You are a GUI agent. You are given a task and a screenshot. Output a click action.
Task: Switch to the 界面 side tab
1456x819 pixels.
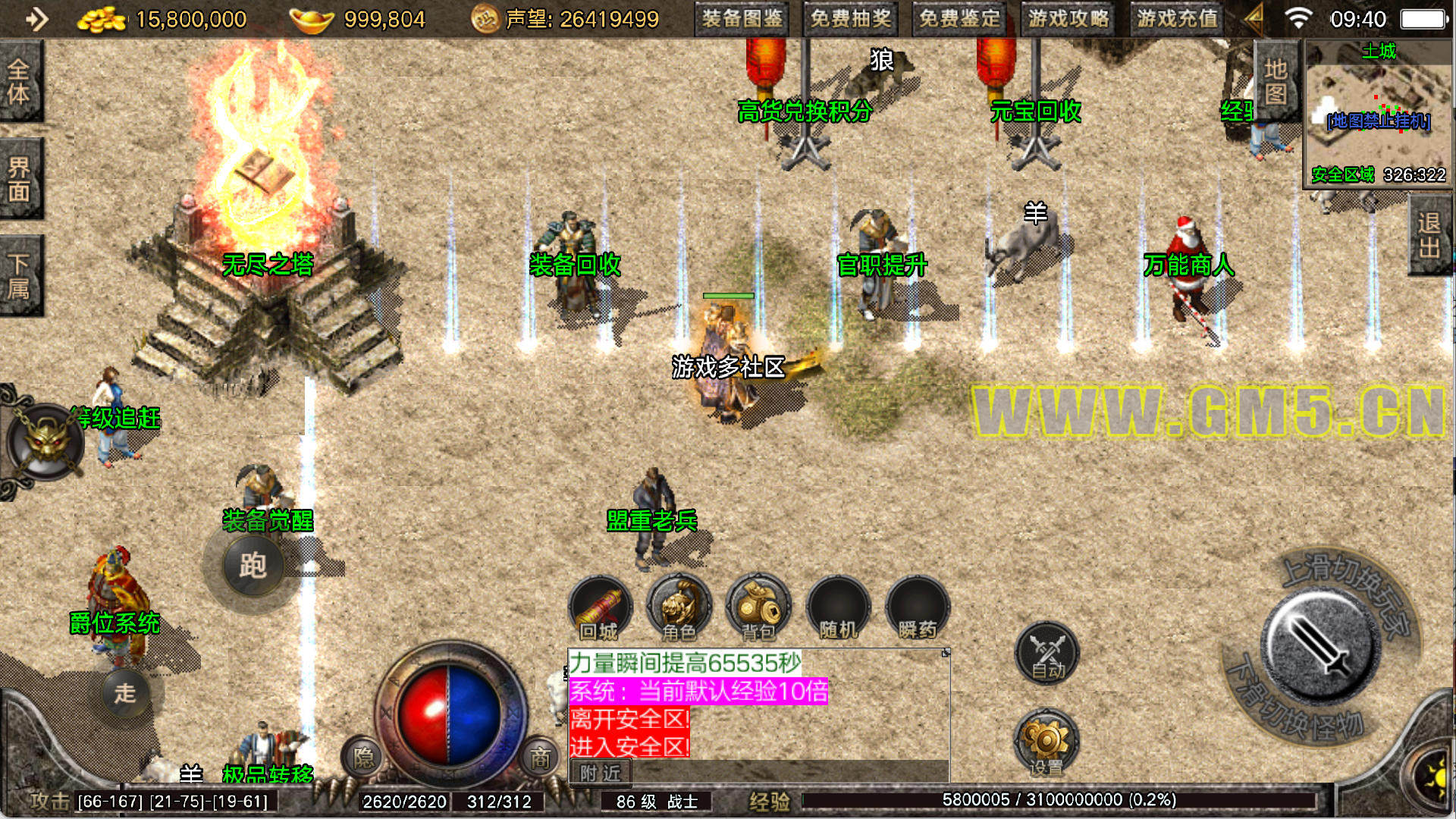click(x=20, y=180)
